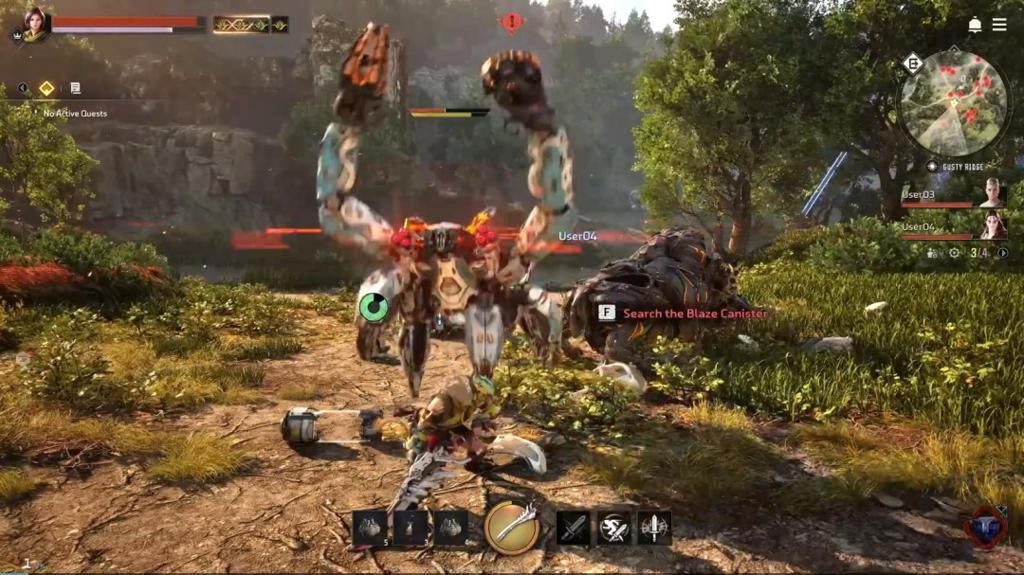Select the highlighted weapon set icon
This screenshot has width=1024, height=575.
point(240,24)
